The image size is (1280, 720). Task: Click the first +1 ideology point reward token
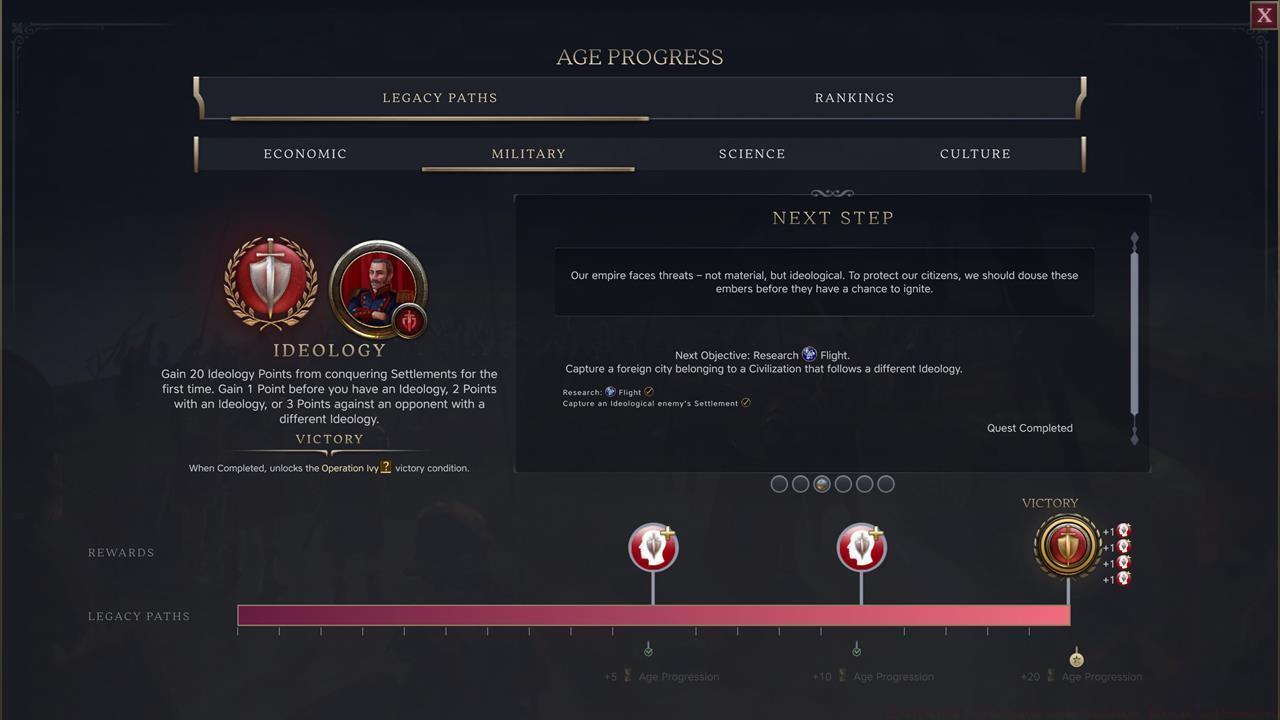[1122, 530]
